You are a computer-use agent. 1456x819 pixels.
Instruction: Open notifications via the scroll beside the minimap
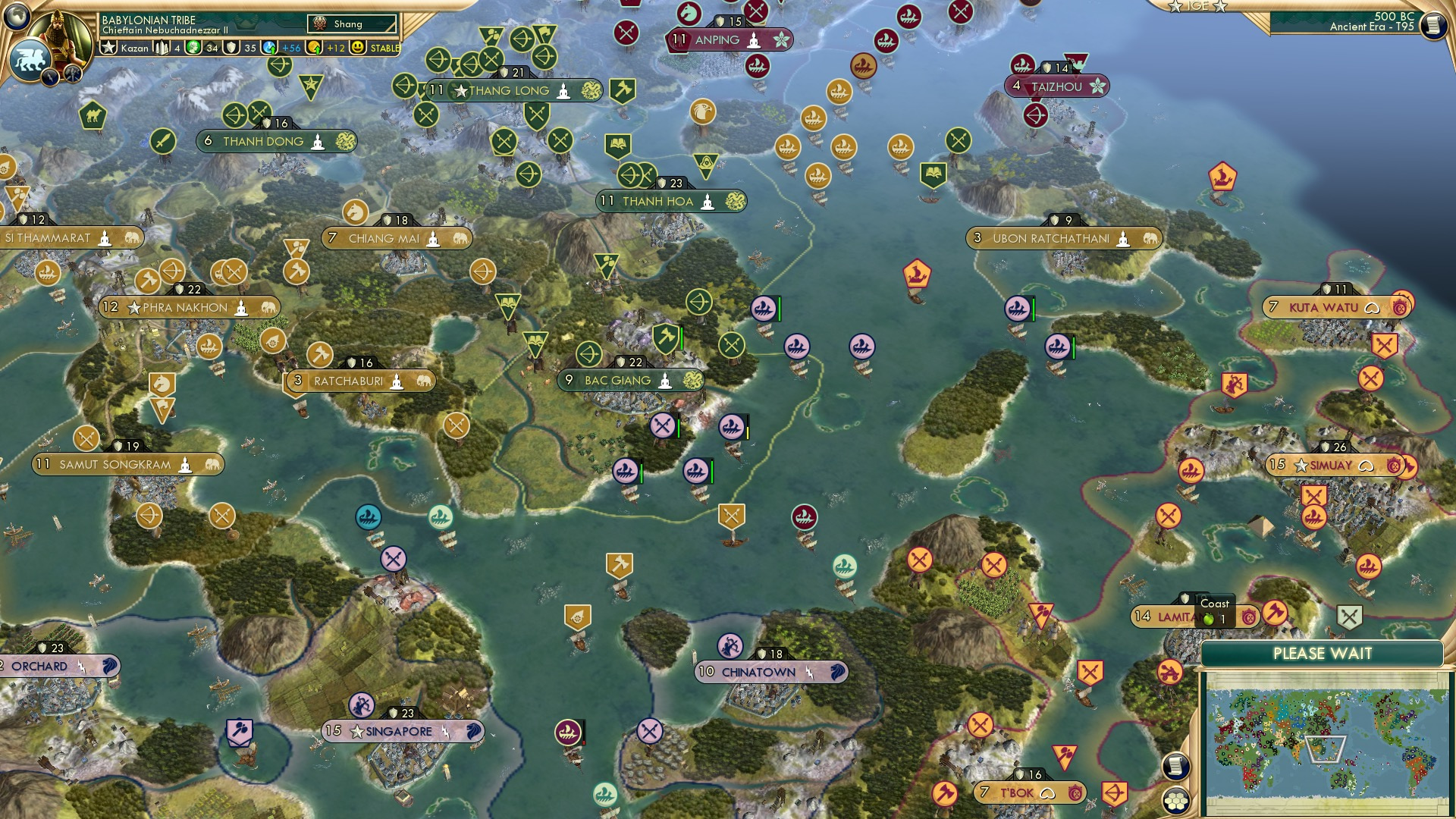click(x=1175, y=767)
